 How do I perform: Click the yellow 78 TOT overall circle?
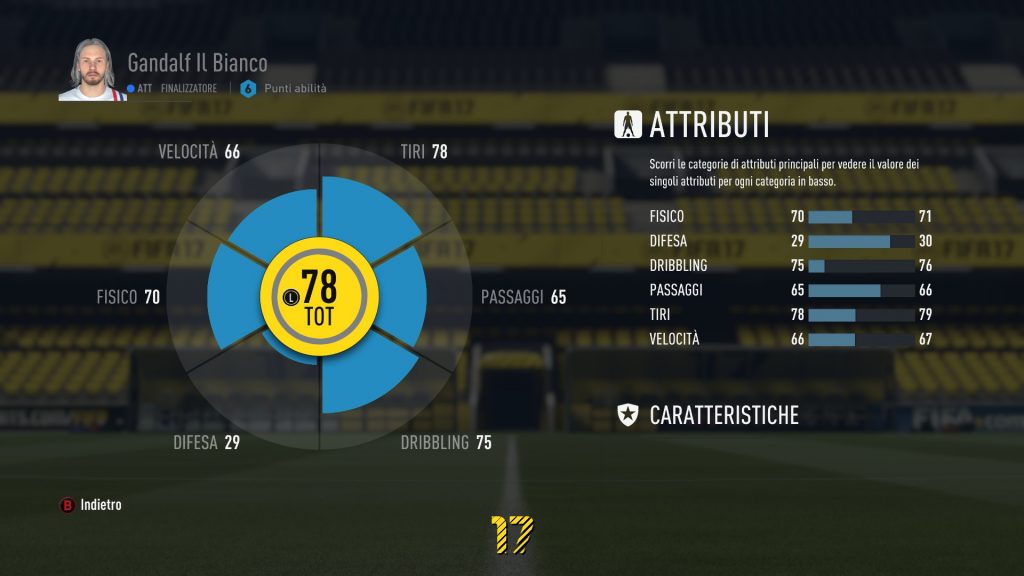319,297
